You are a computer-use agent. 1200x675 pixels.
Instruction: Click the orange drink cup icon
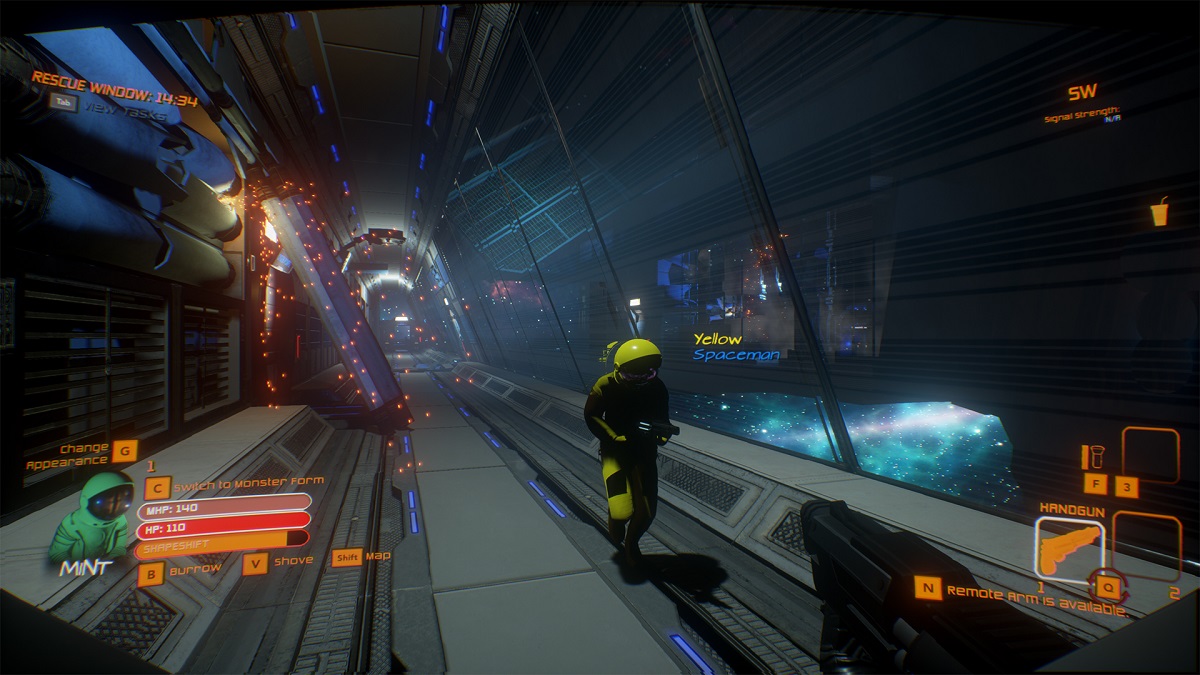(1159, 213)
